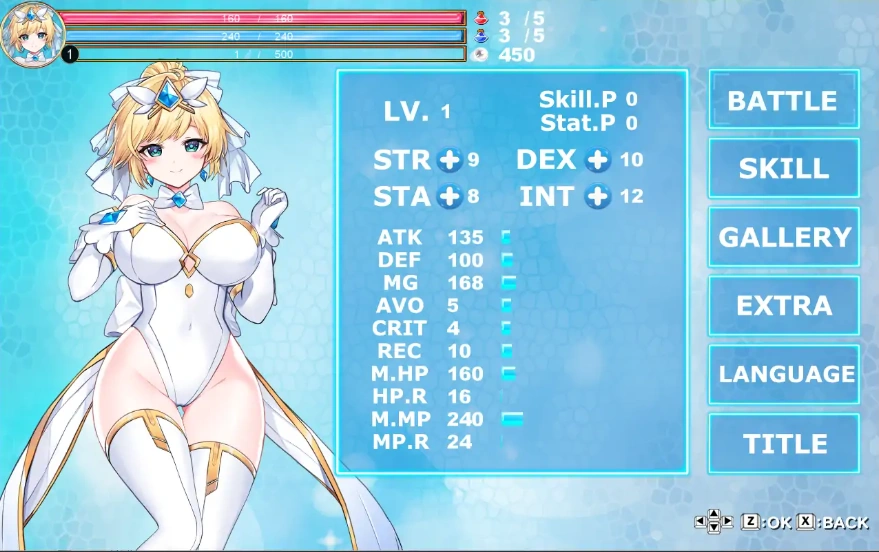Click the plus next to INT
The width and height of the screenshot is (879, 552).
(x=598, y=196)
